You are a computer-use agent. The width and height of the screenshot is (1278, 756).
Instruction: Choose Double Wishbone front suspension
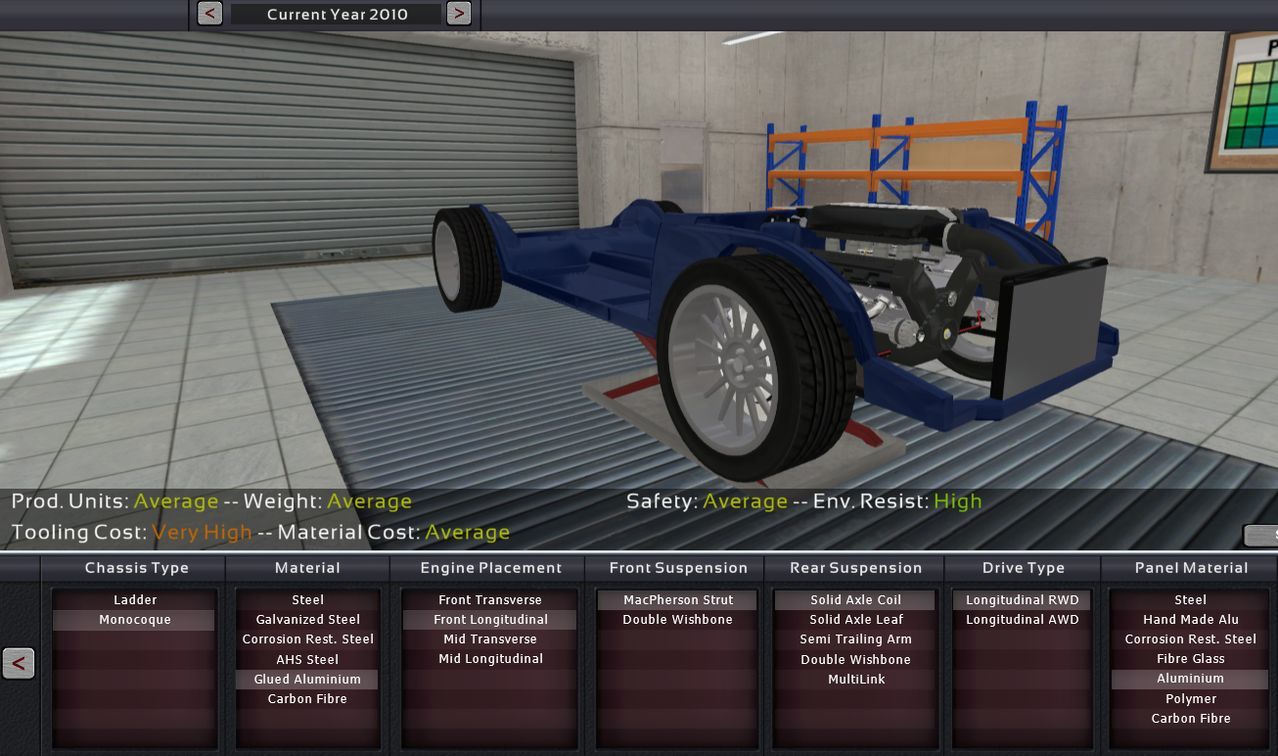tap(678, 620)
